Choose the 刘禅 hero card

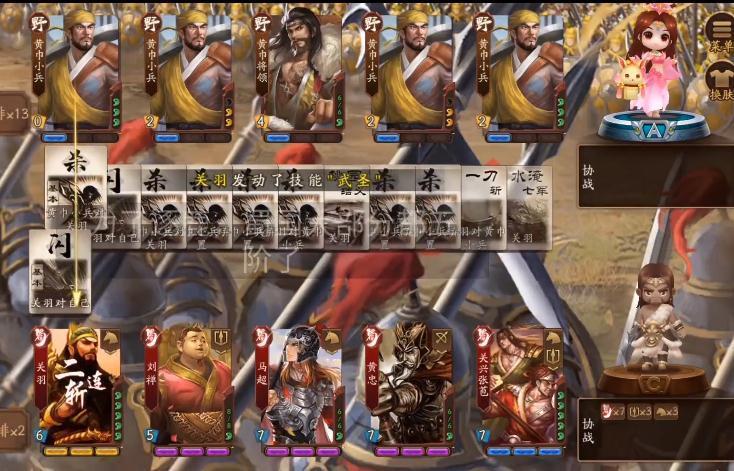click(189, 387)
